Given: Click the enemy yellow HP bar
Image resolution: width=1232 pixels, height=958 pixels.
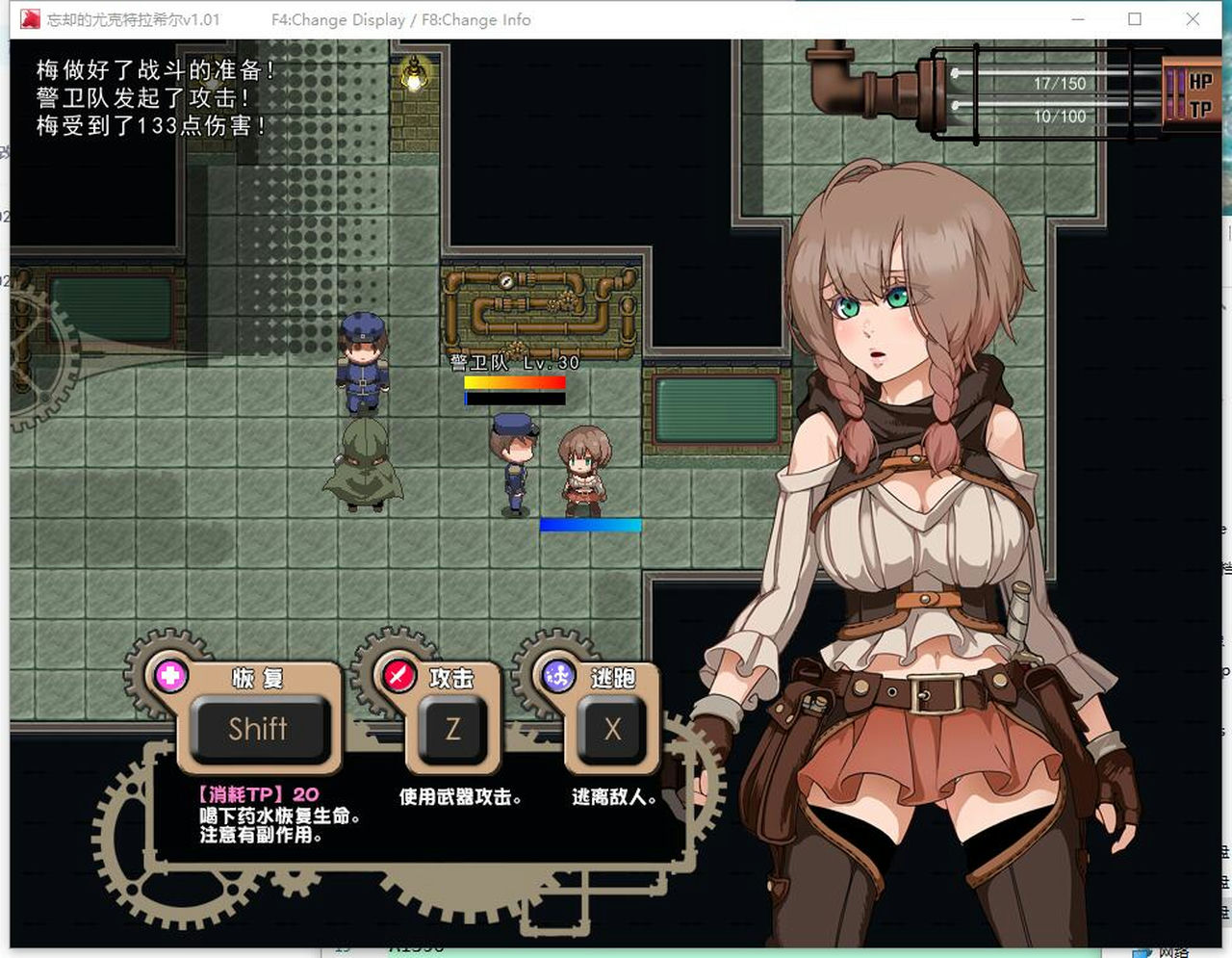Looking at the screenshot, I should (515, 383).
